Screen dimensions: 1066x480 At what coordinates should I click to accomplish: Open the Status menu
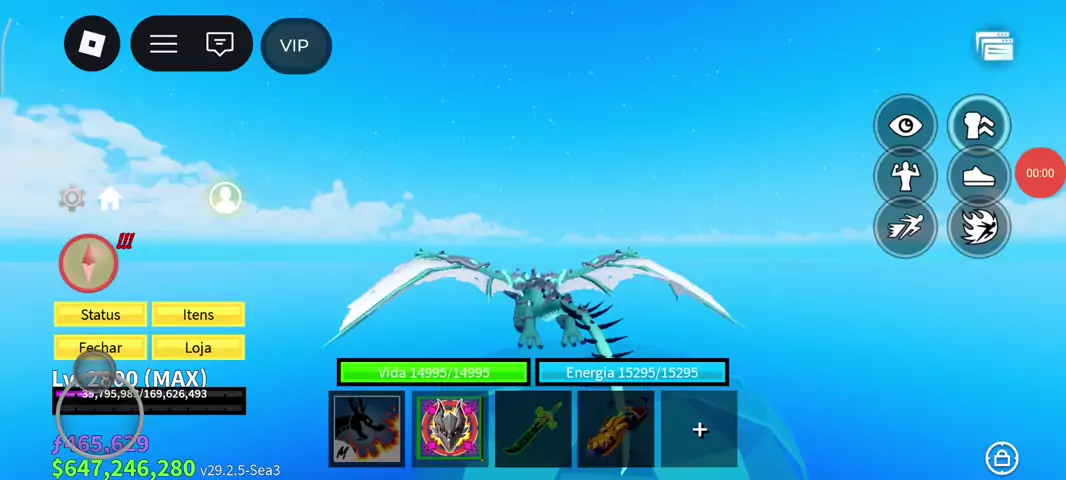click(100, 315)
